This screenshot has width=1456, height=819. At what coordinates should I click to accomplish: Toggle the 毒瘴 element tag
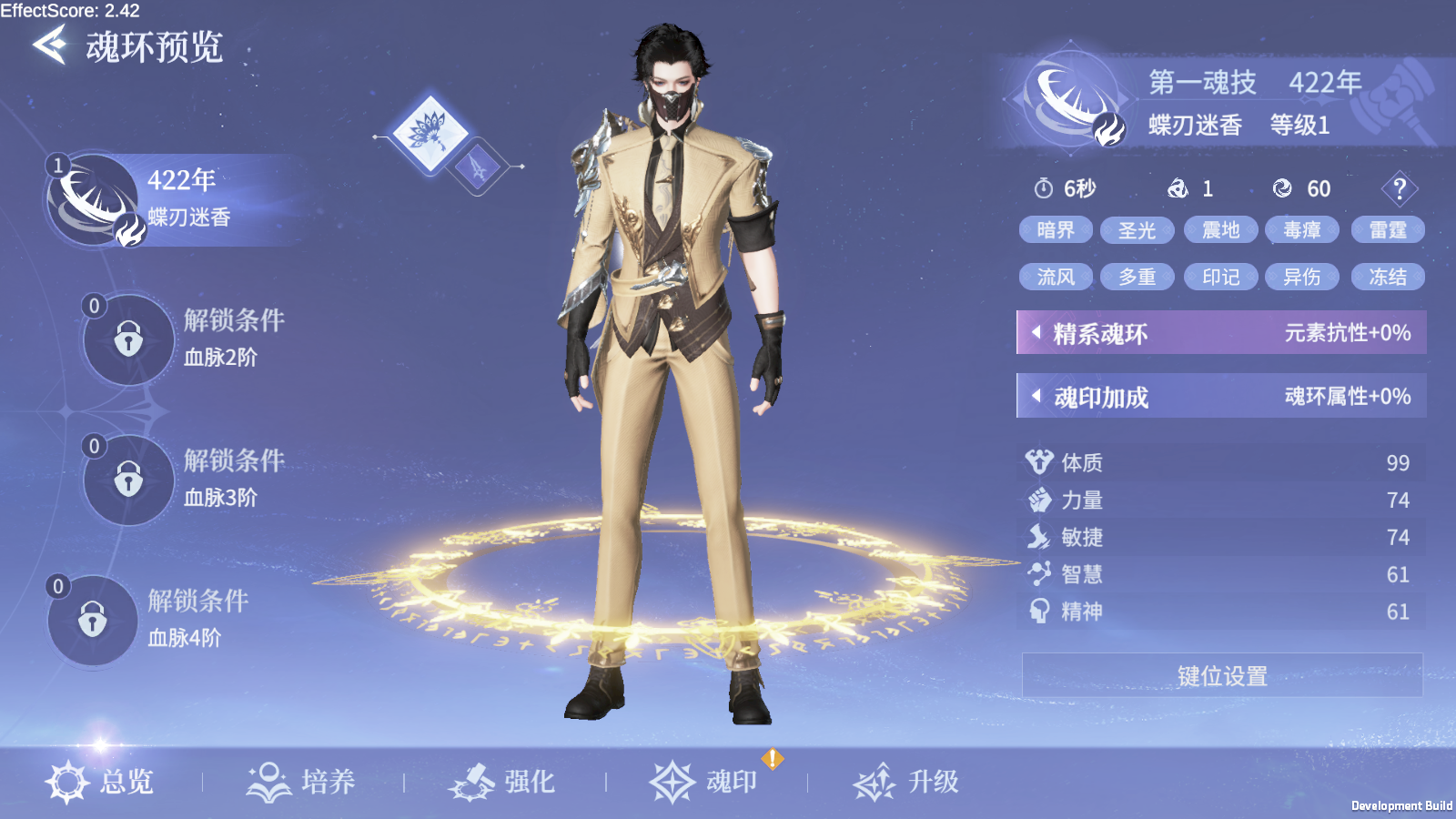coord(1302,229)
